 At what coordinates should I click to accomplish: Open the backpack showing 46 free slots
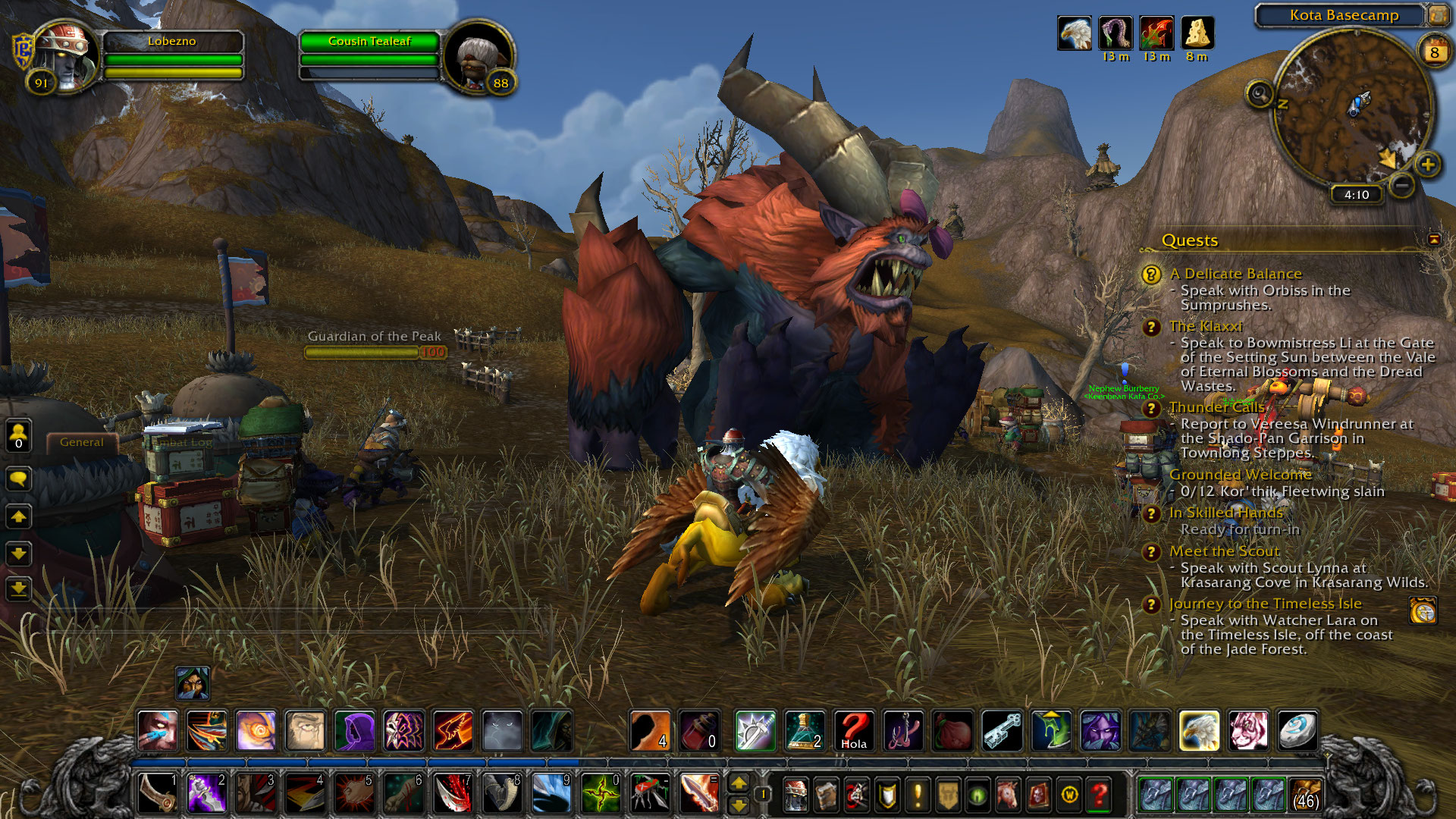point(1304,795)
